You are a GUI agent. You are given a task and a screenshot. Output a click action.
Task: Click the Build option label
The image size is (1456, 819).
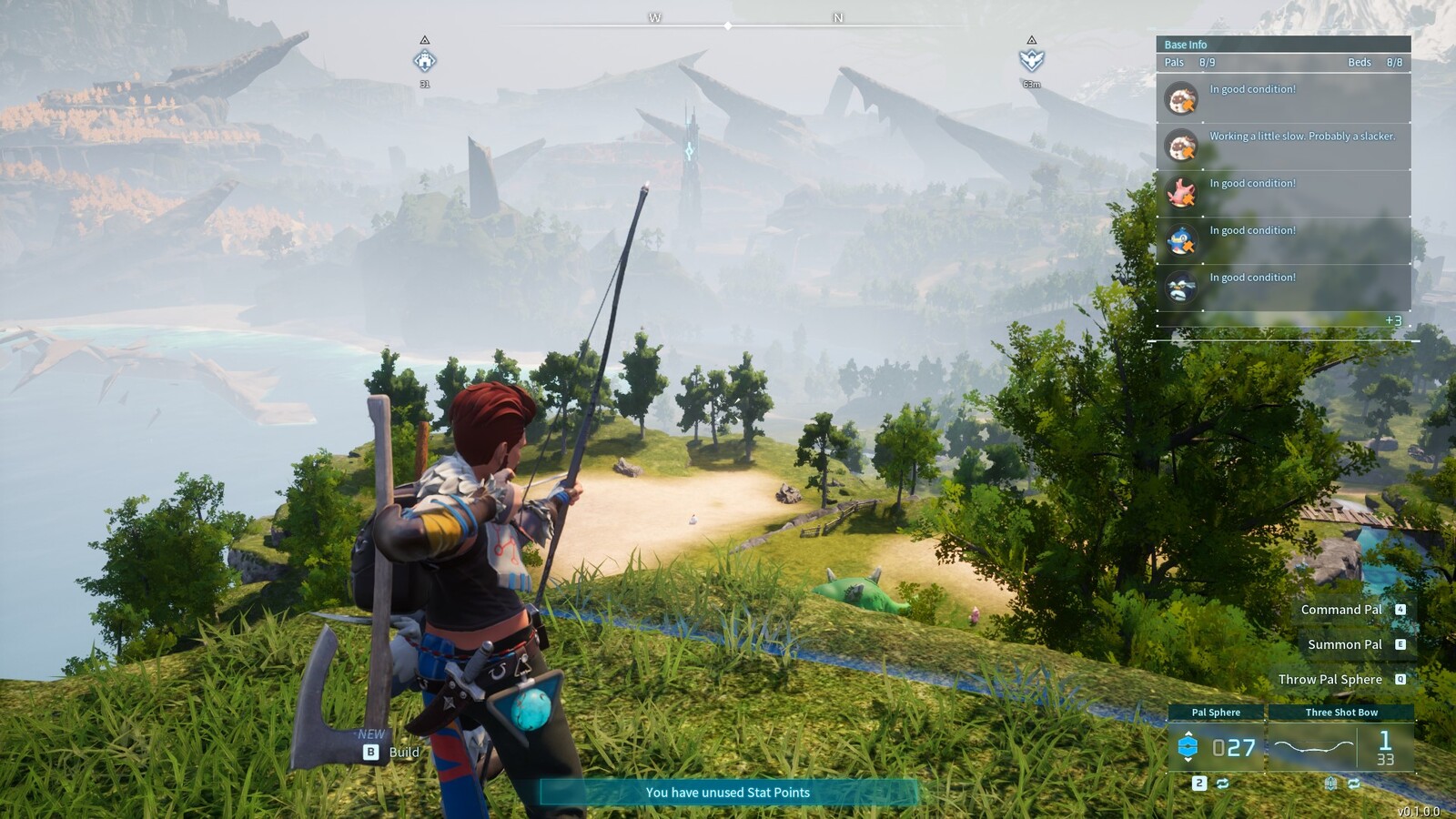[x=404, y=752]
